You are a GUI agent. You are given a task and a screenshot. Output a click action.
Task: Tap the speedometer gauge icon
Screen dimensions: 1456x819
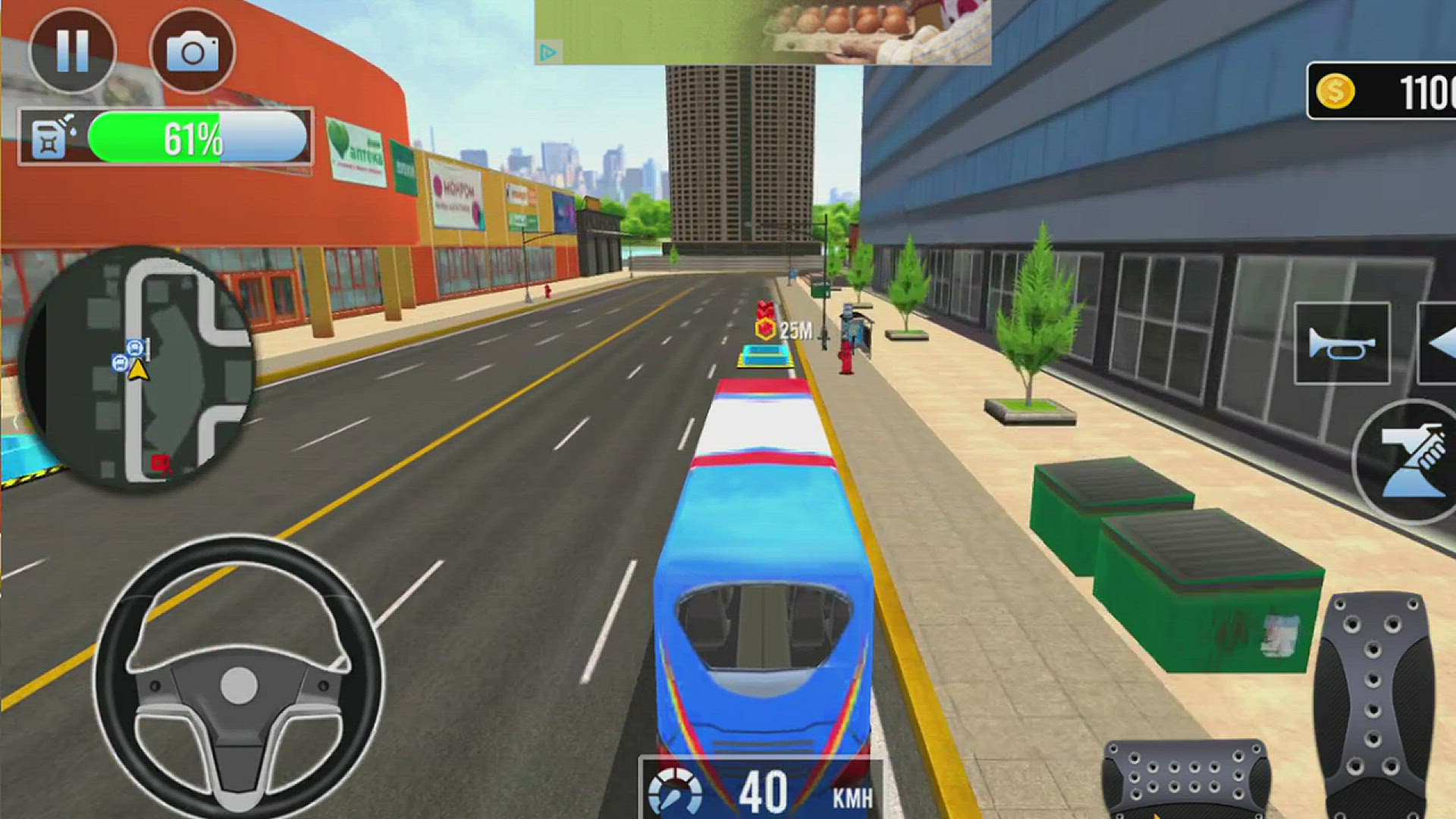[x=675, y=789]
